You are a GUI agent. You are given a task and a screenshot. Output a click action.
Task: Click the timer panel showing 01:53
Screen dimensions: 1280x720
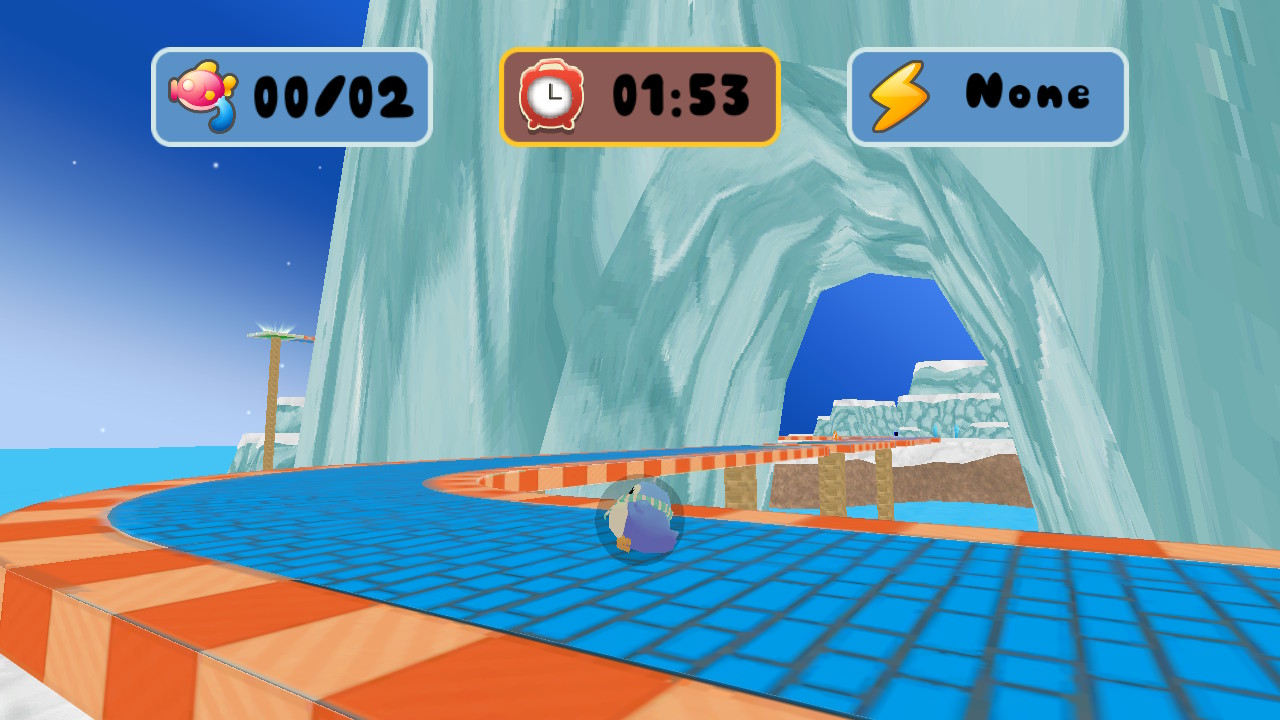[x=639, y=94]
